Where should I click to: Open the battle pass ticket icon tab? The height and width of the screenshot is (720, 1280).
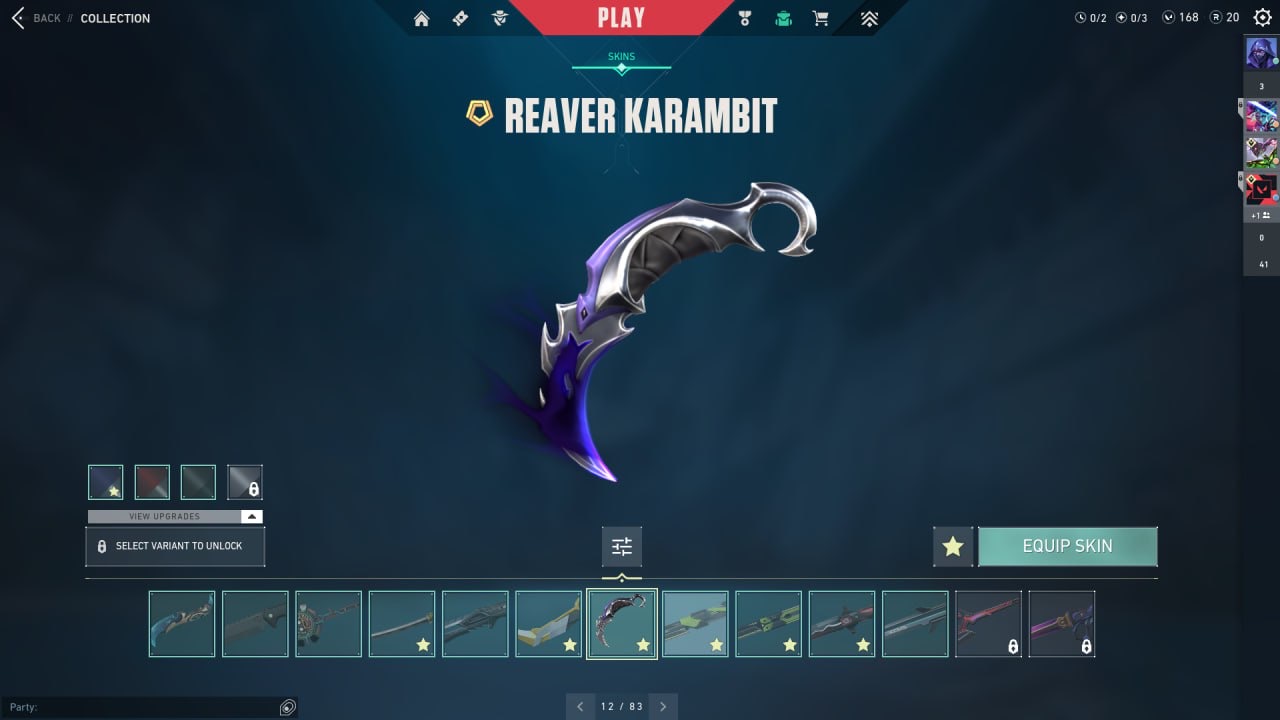tap(460, 18)
